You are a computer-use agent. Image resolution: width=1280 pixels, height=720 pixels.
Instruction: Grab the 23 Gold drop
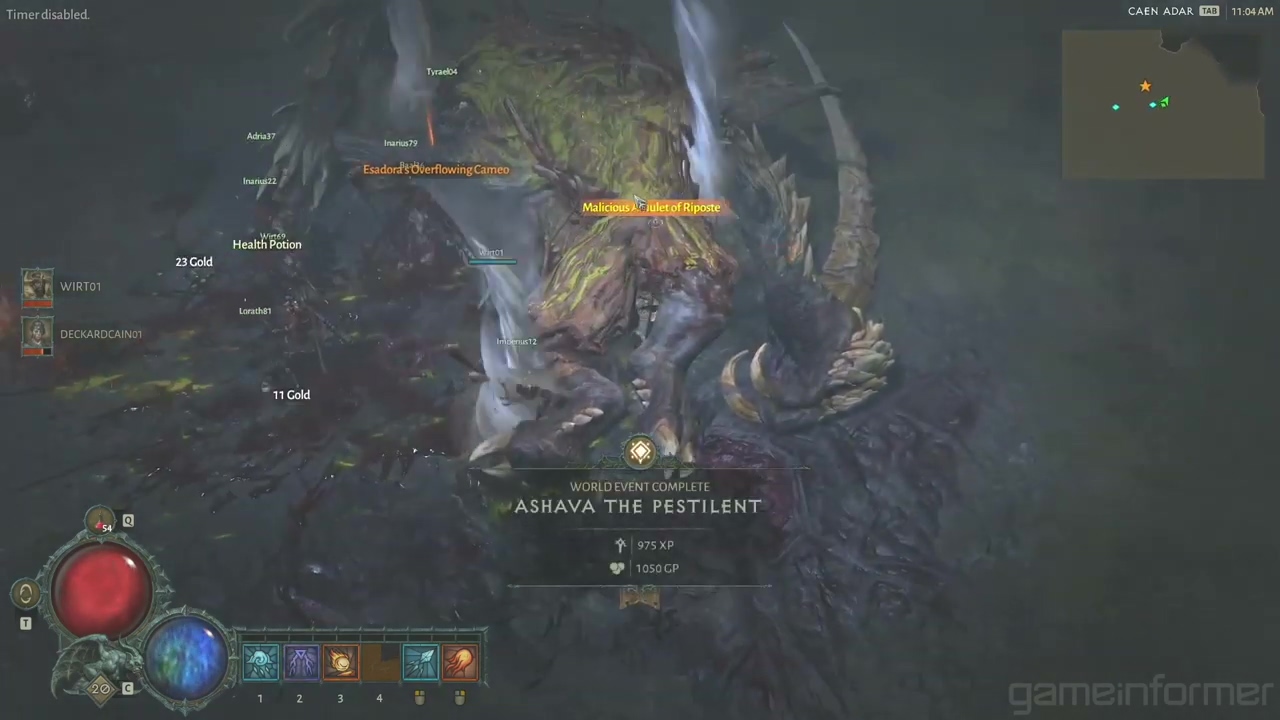pyautogui.click(x=194, y=262)
